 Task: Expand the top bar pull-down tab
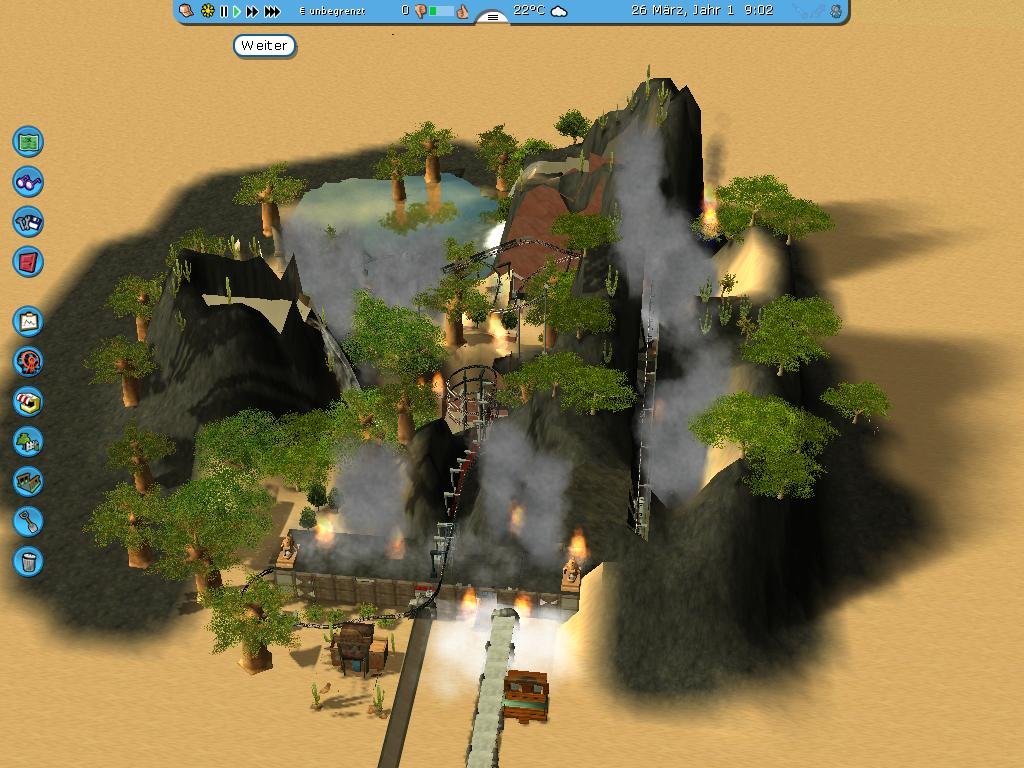(x=491, y=17)
